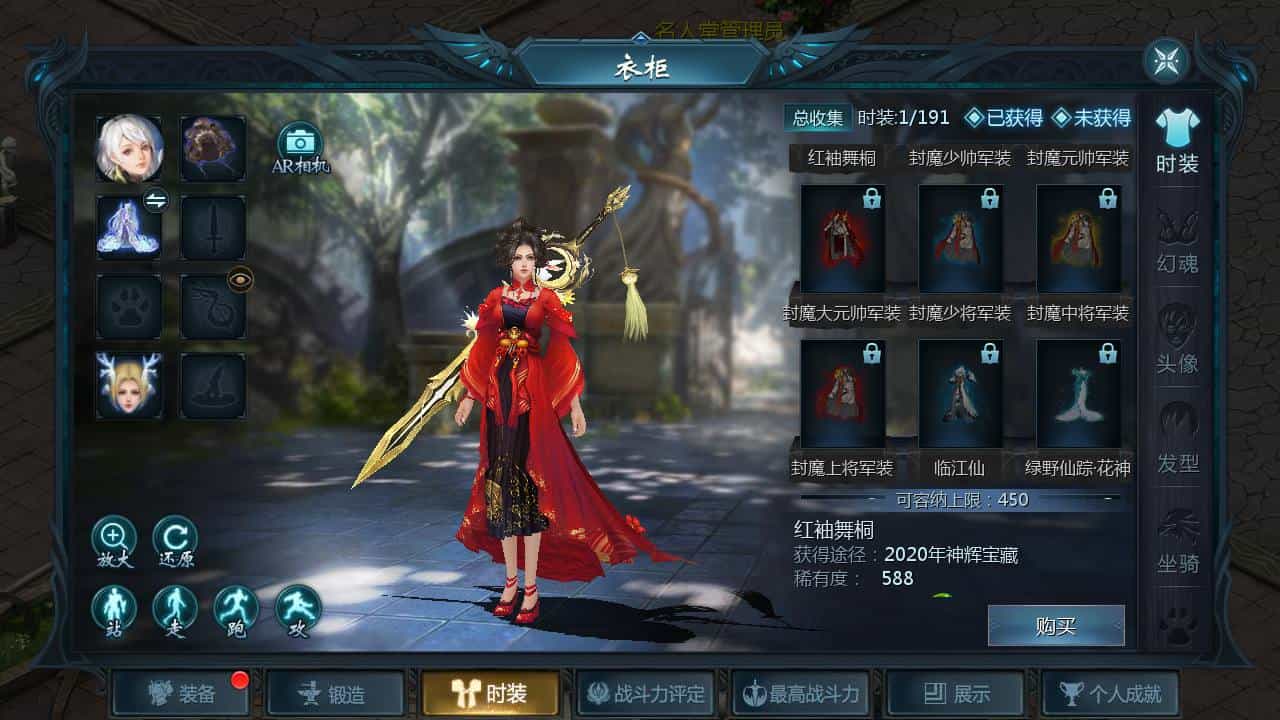
Task: Play the attack animation 攻
Action: click(298, 609)
